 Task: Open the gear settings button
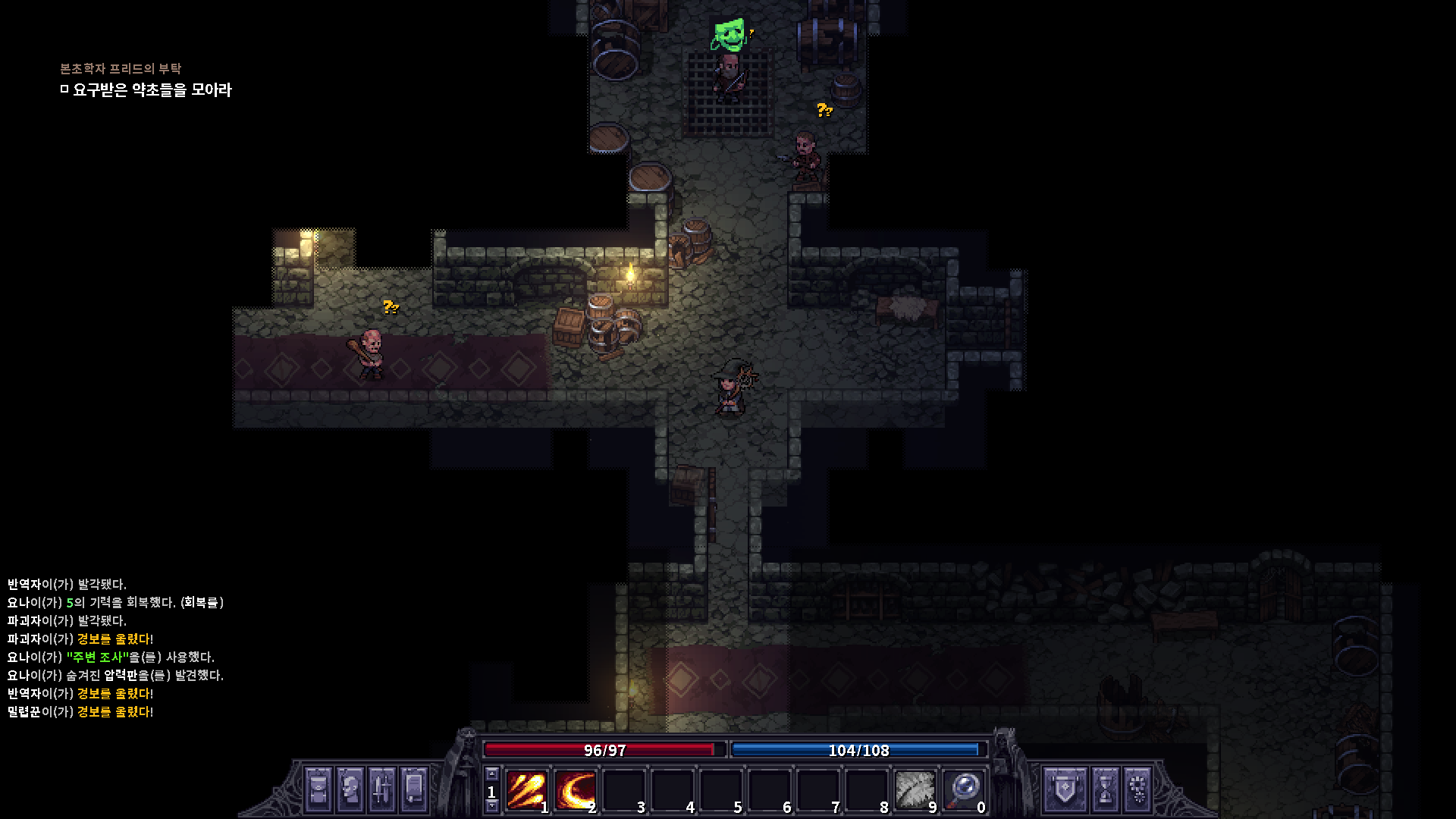1137,789
